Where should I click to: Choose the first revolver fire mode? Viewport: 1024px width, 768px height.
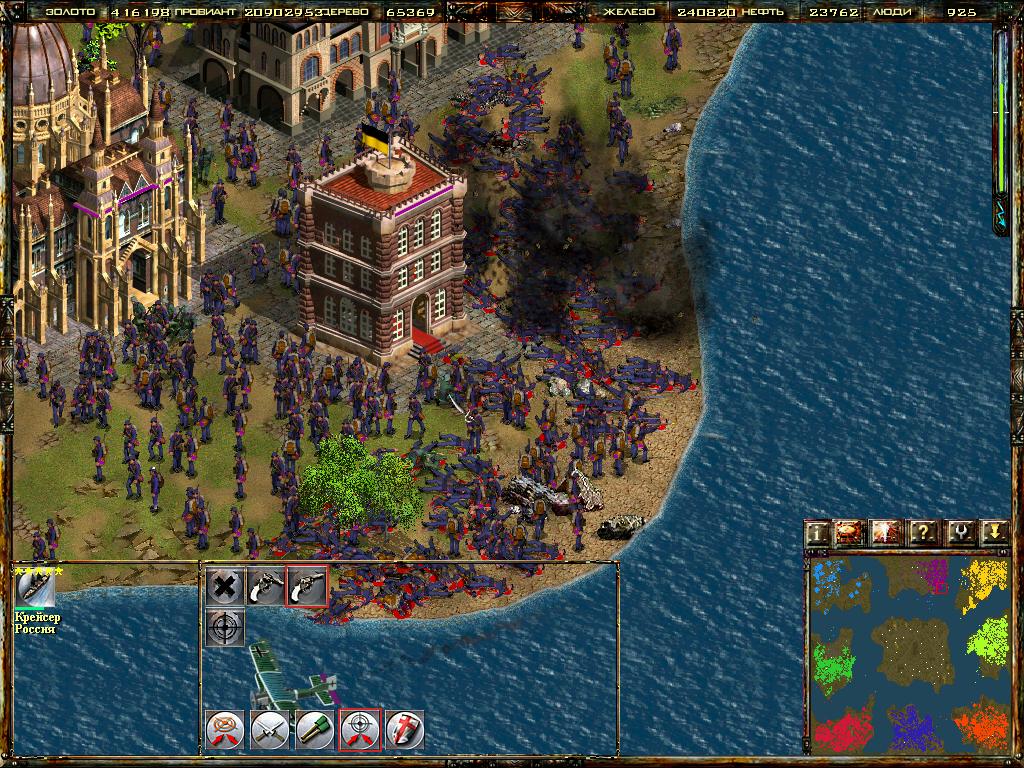click(x=265, y=586)
